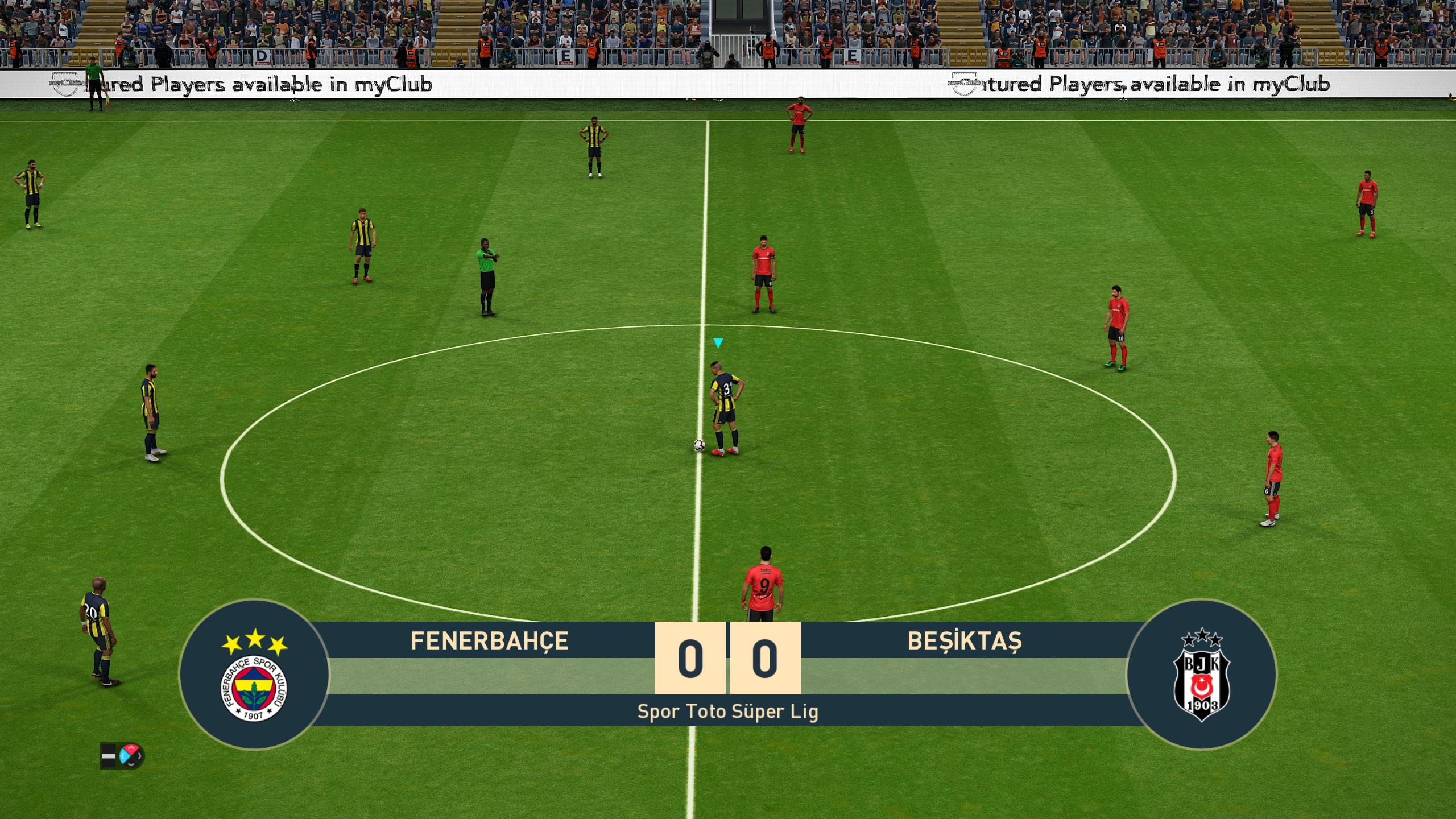Click the white gauge bar beside the d-pad indicator

(x=108, y=756)
